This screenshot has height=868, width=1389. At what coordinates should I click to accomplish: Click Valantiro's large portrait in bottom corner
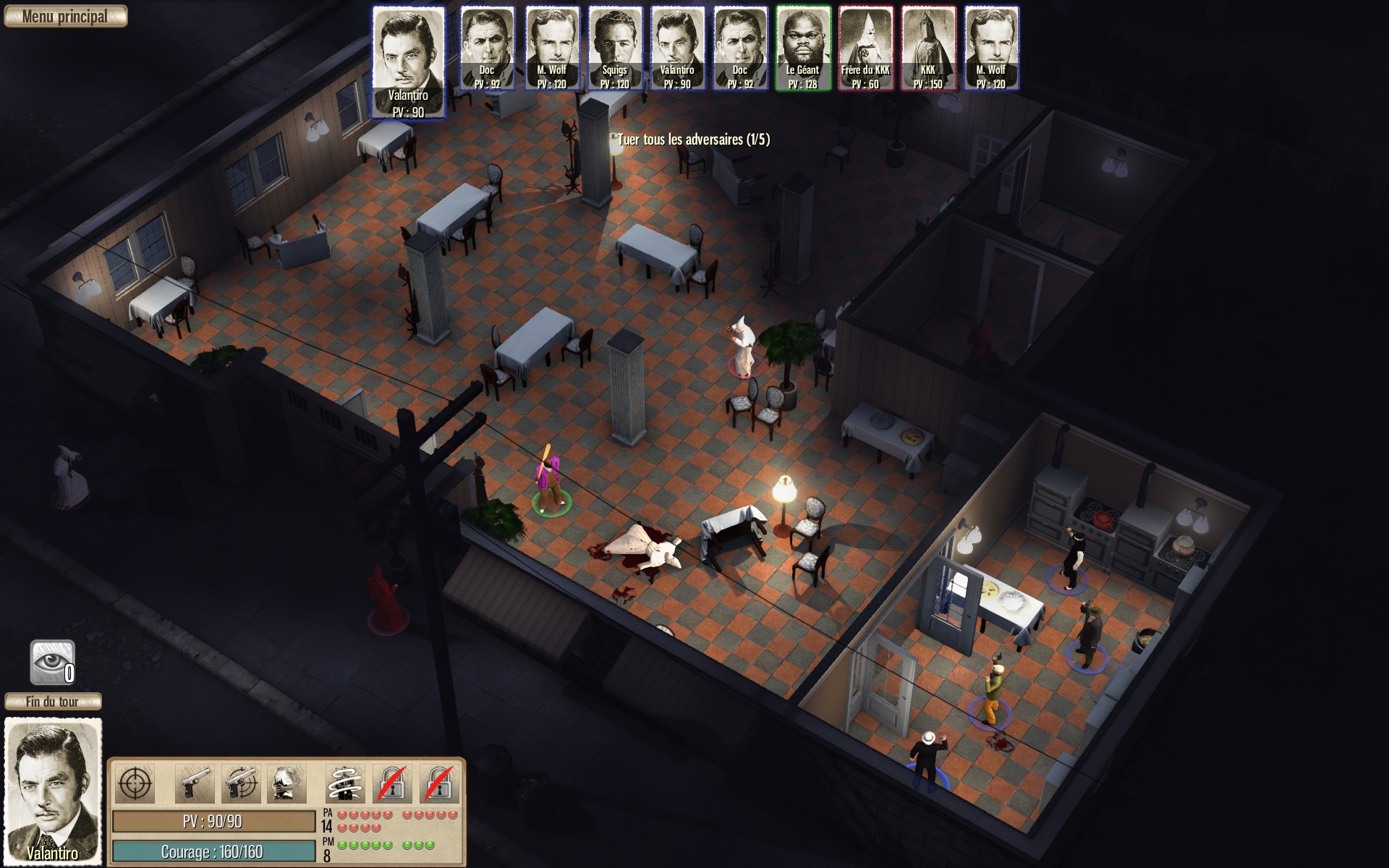pos(53,791)
